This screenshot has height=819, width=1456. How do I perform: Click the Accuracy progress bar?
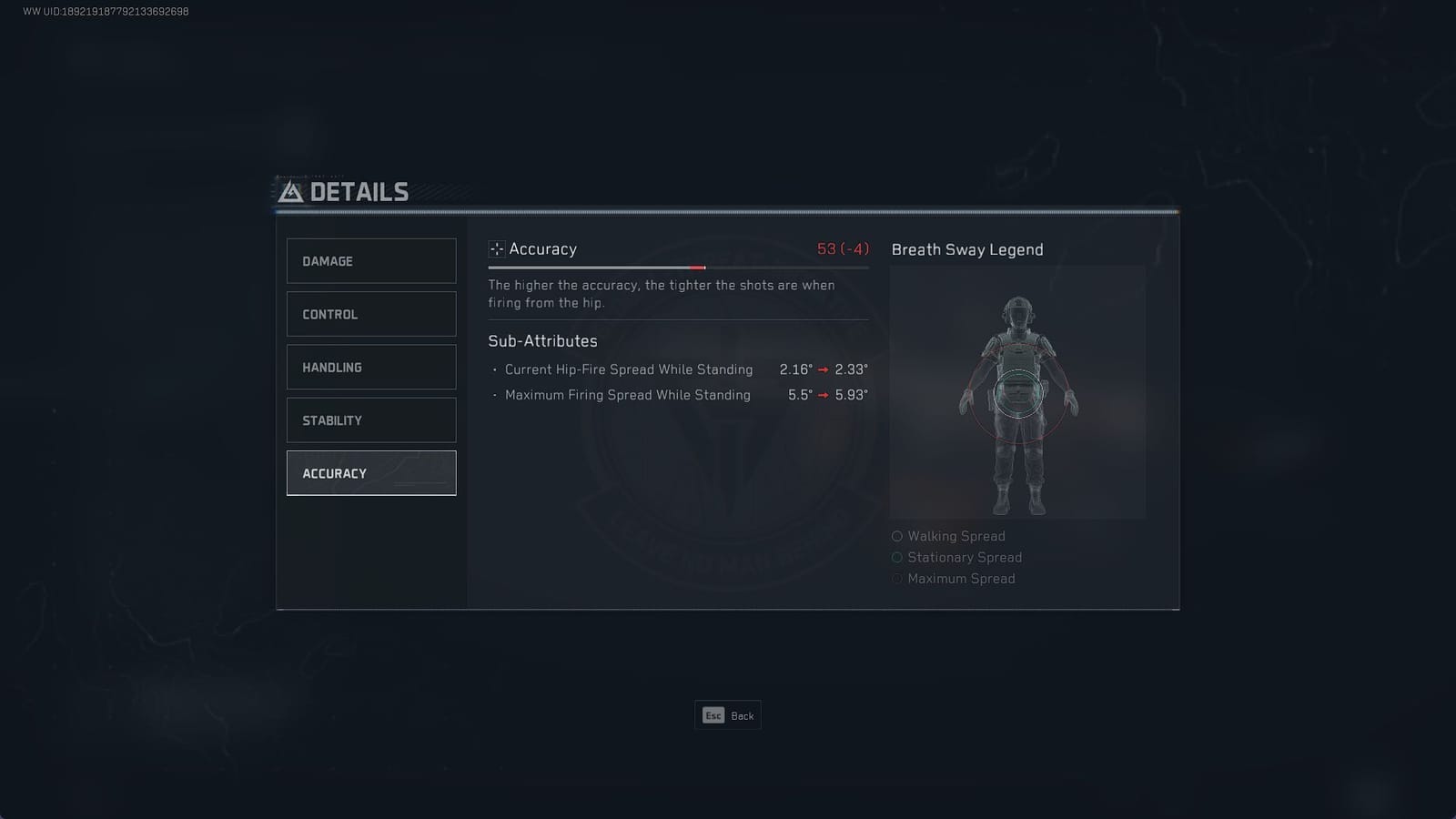pyautogui.click(x=678, y=268)
